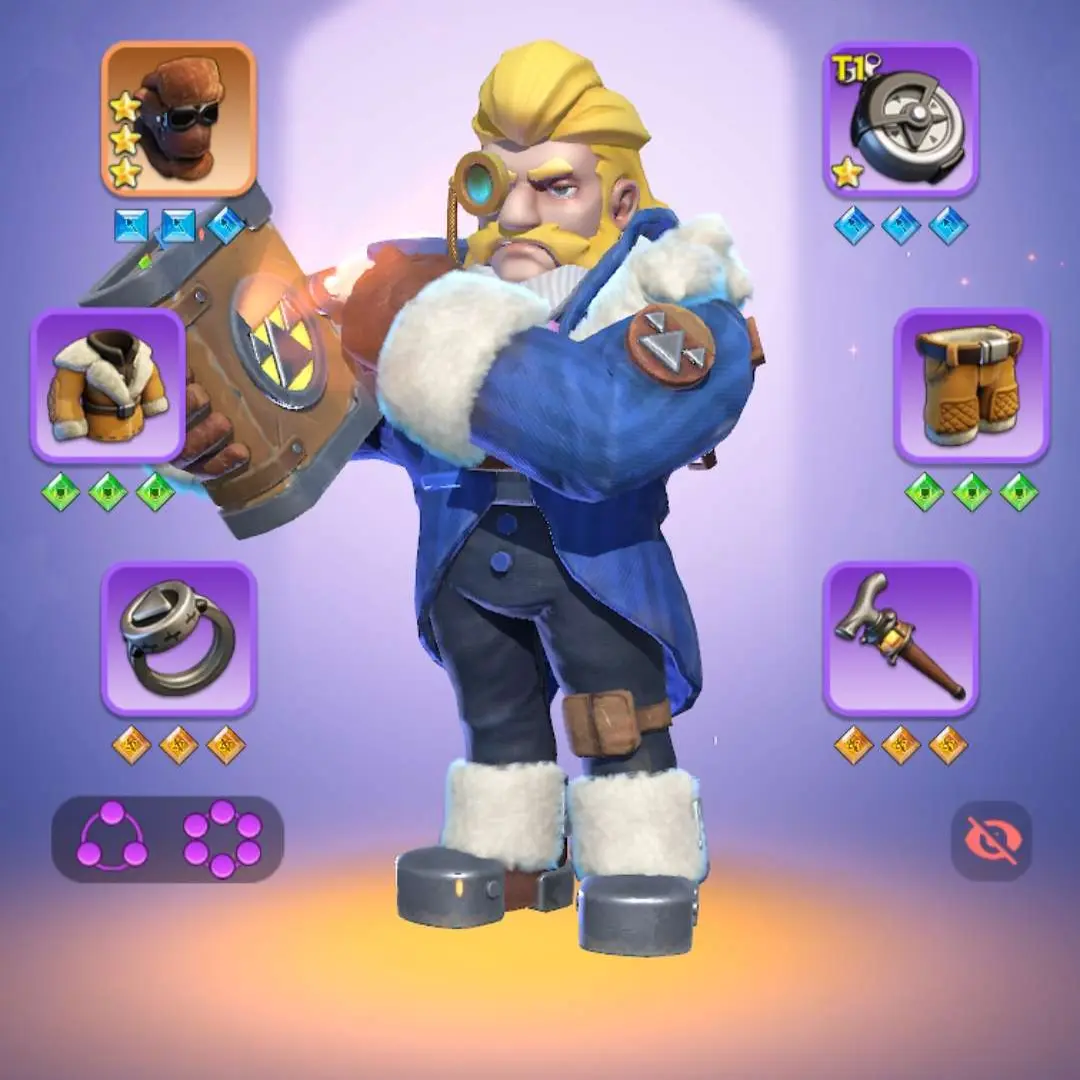Open the fur-lined jacket equipment slot
This screenshot has width=1080, height=1080.
(108, 385)
